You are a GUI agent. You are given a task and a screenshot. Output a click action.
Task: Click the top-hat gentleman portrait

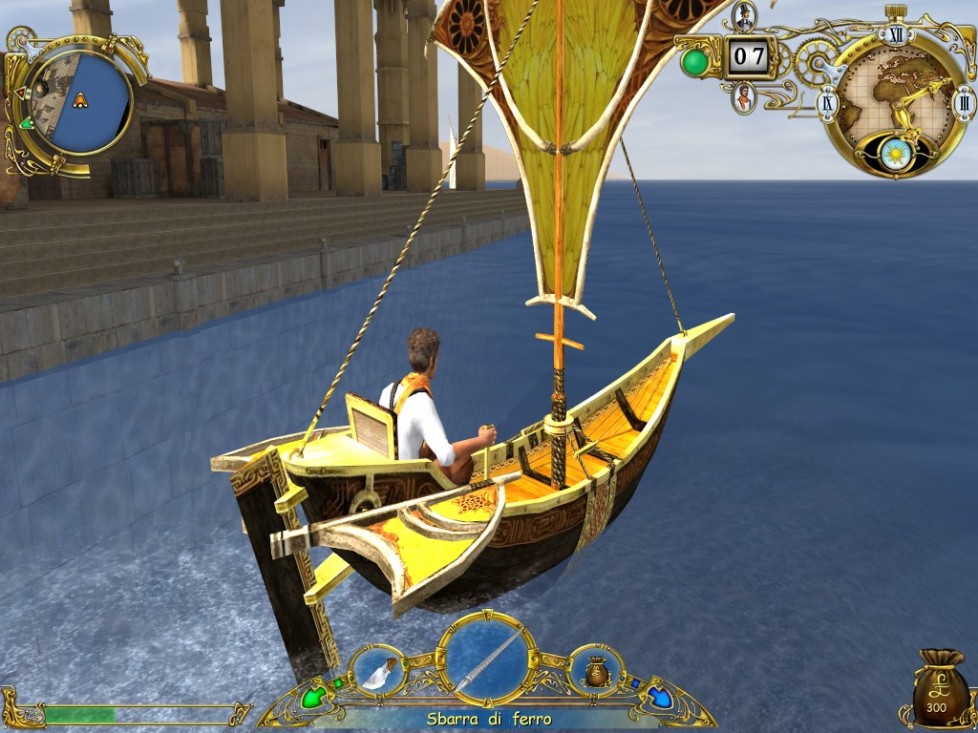[x=743, y=17]
